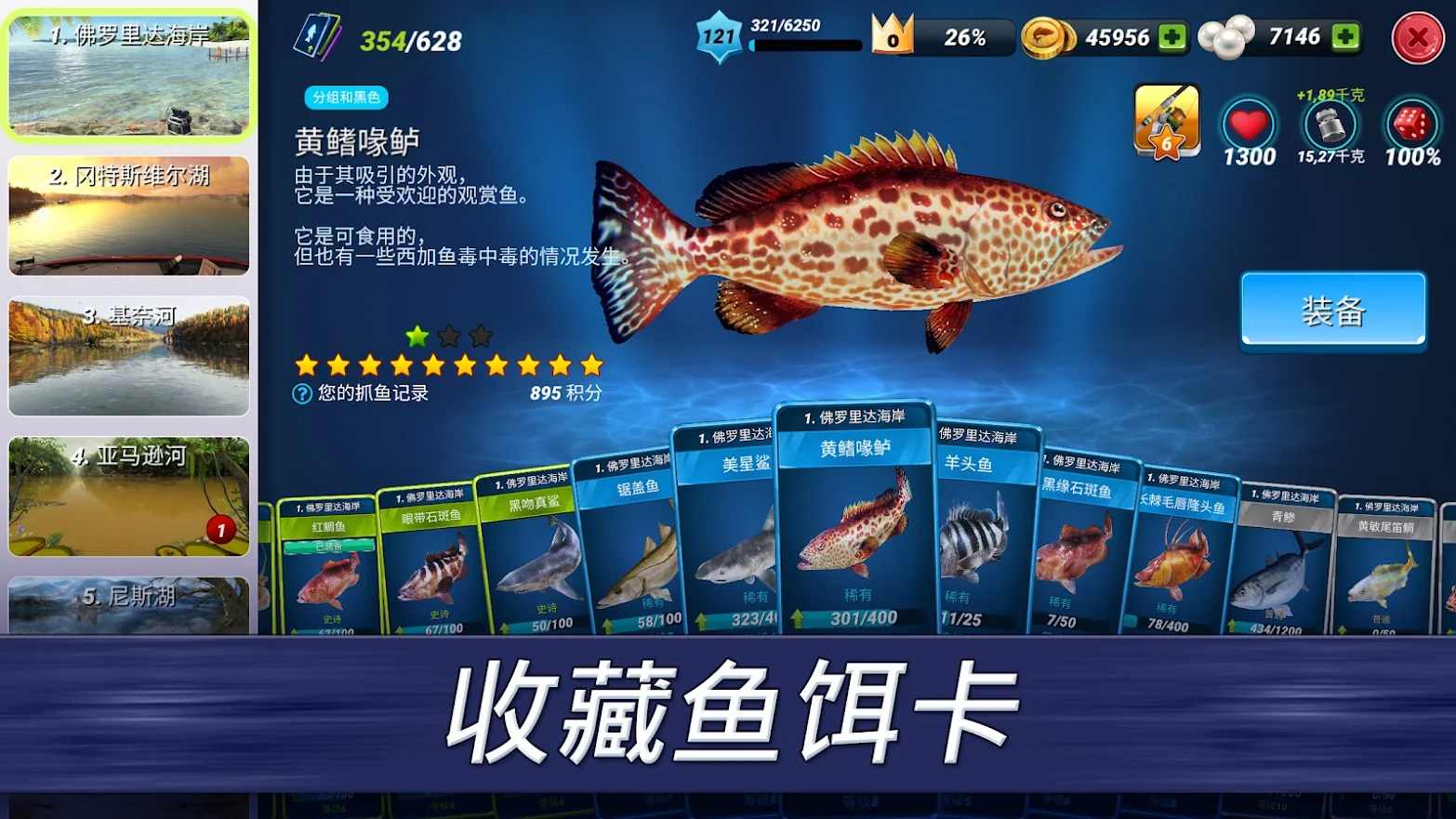Select the 分组和黑色 label tag
The width and height of the screenshot is (1456, 819).
pyautogui.click(x=345, y=98)
